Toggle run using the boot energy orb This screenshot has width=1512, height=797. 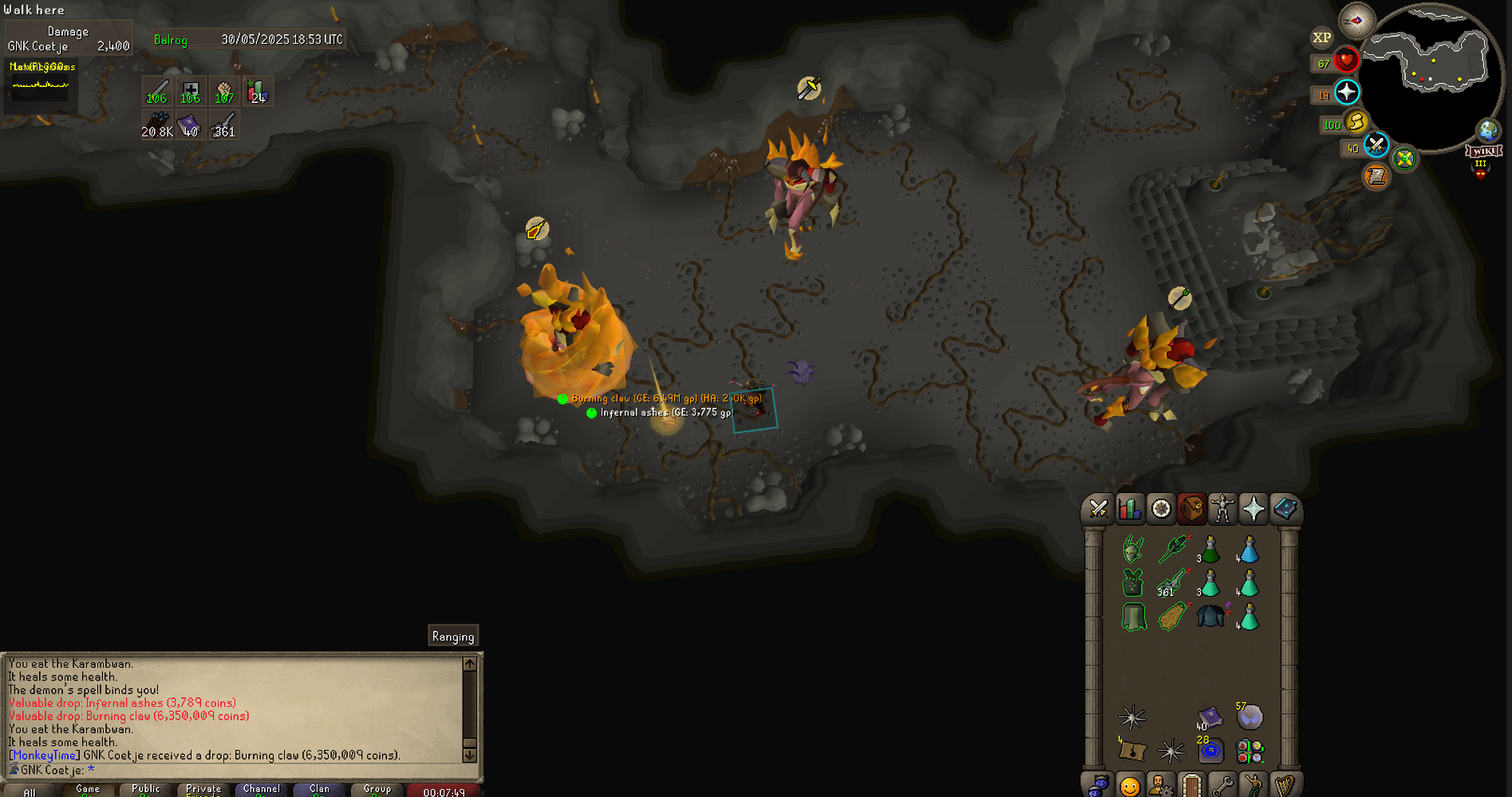coord(1356,122)
